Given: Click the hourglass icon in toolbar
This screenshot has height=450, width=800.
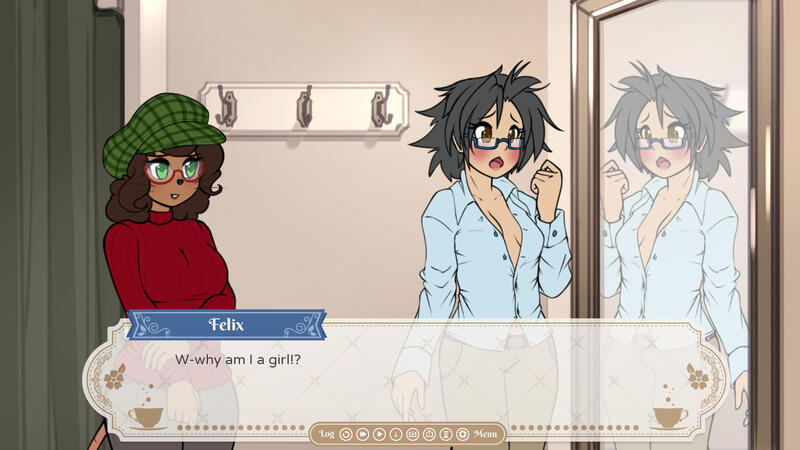Looking at the screenshot, I should coord(446,434).
